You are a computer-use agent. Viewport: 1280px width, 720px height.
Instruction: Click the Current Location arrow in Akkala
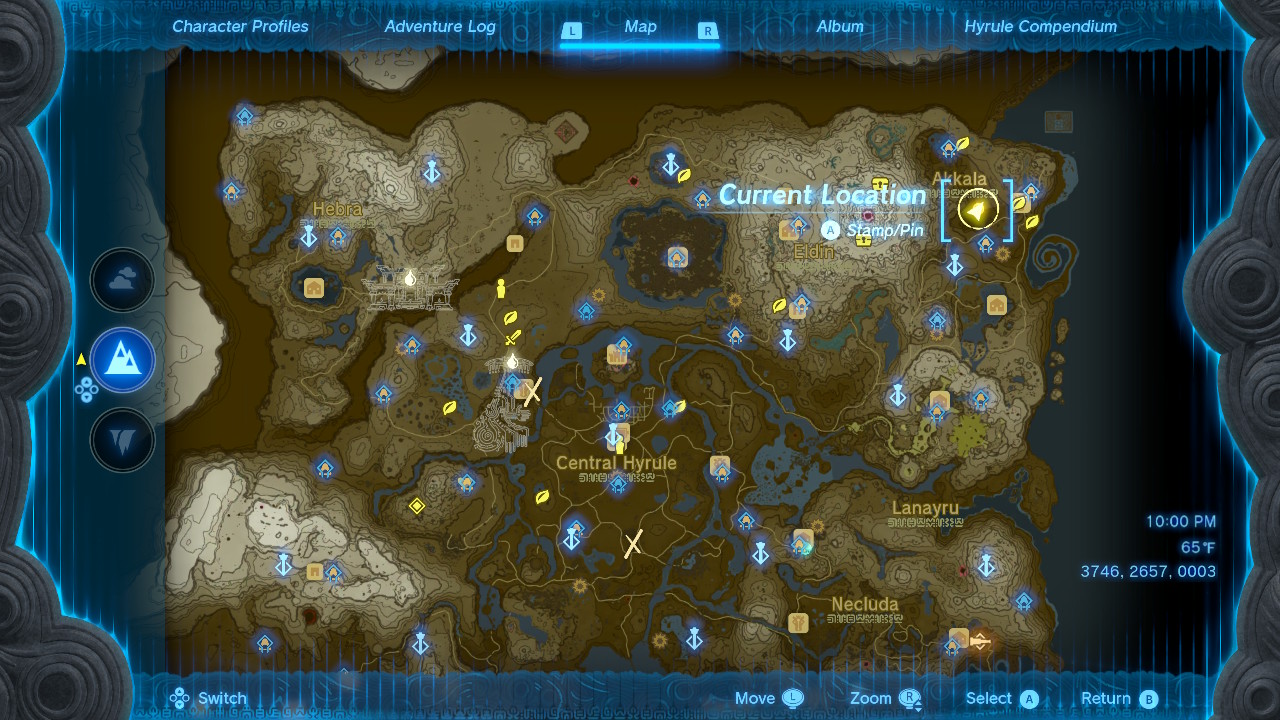976,209
